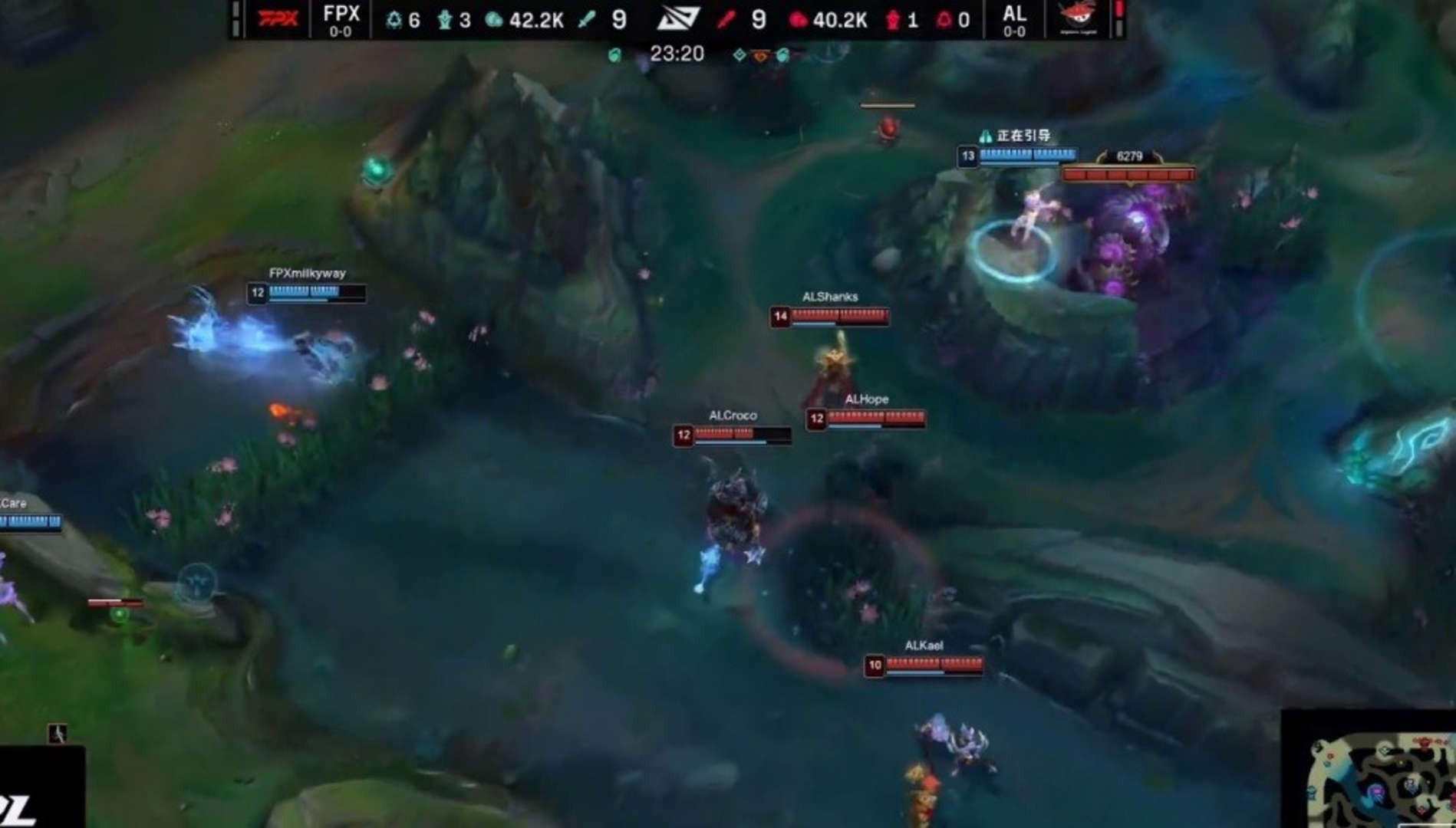This screenshot has width=1456, height=828.
Task: Select the FPX team logo in scoreboard
Action: coord(277,18)
